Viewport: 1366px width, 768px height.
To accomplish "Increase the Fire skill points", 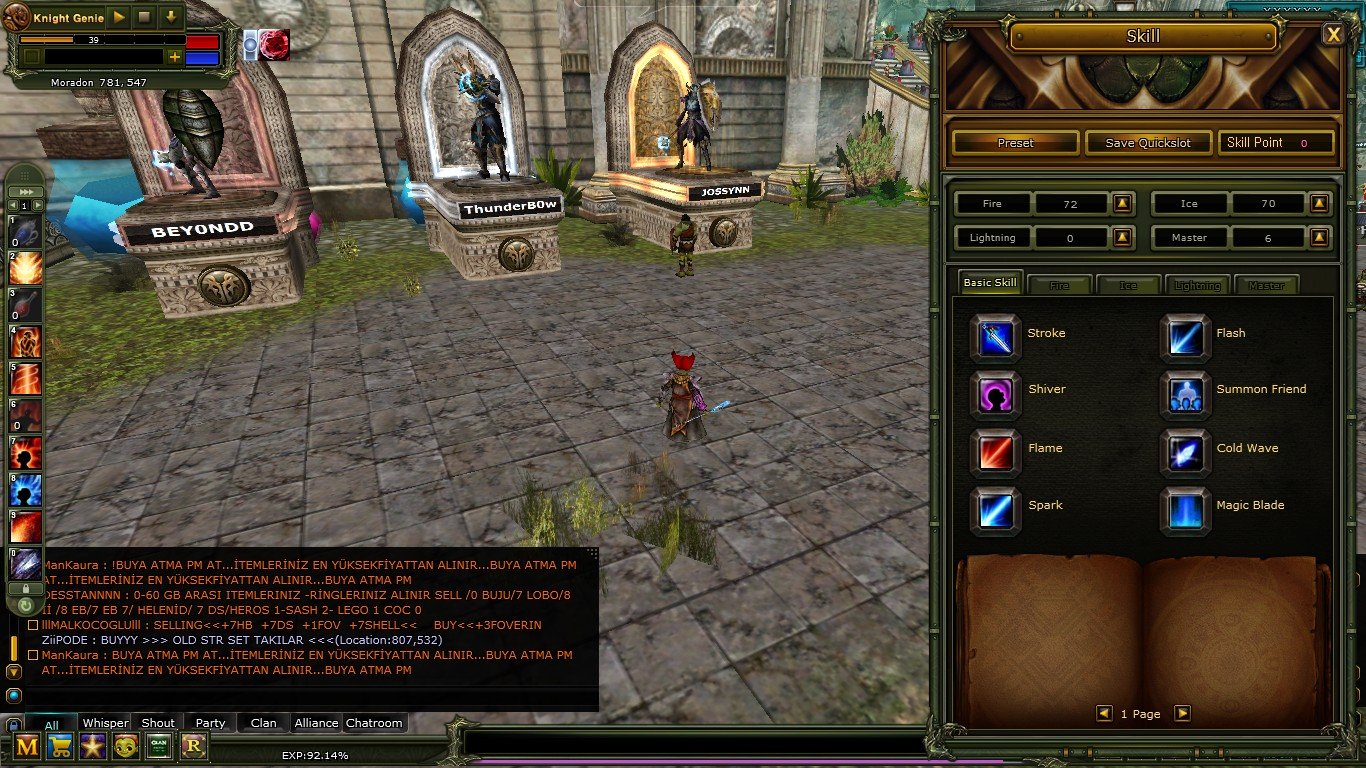I will pos(1123,204).
